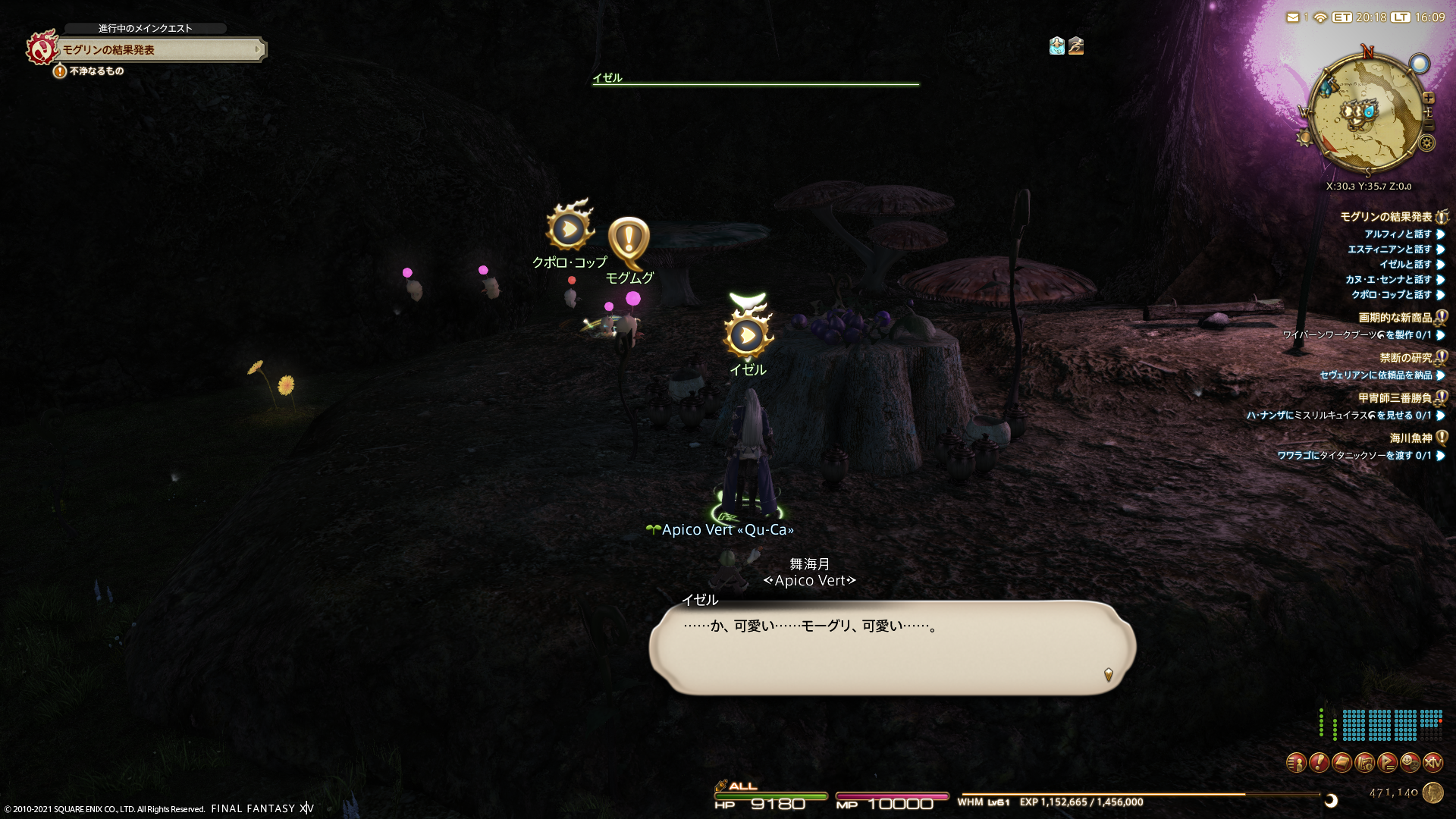Open the Logs book menu icon
Screen dimensions: 1456x819
point(1341,762)
